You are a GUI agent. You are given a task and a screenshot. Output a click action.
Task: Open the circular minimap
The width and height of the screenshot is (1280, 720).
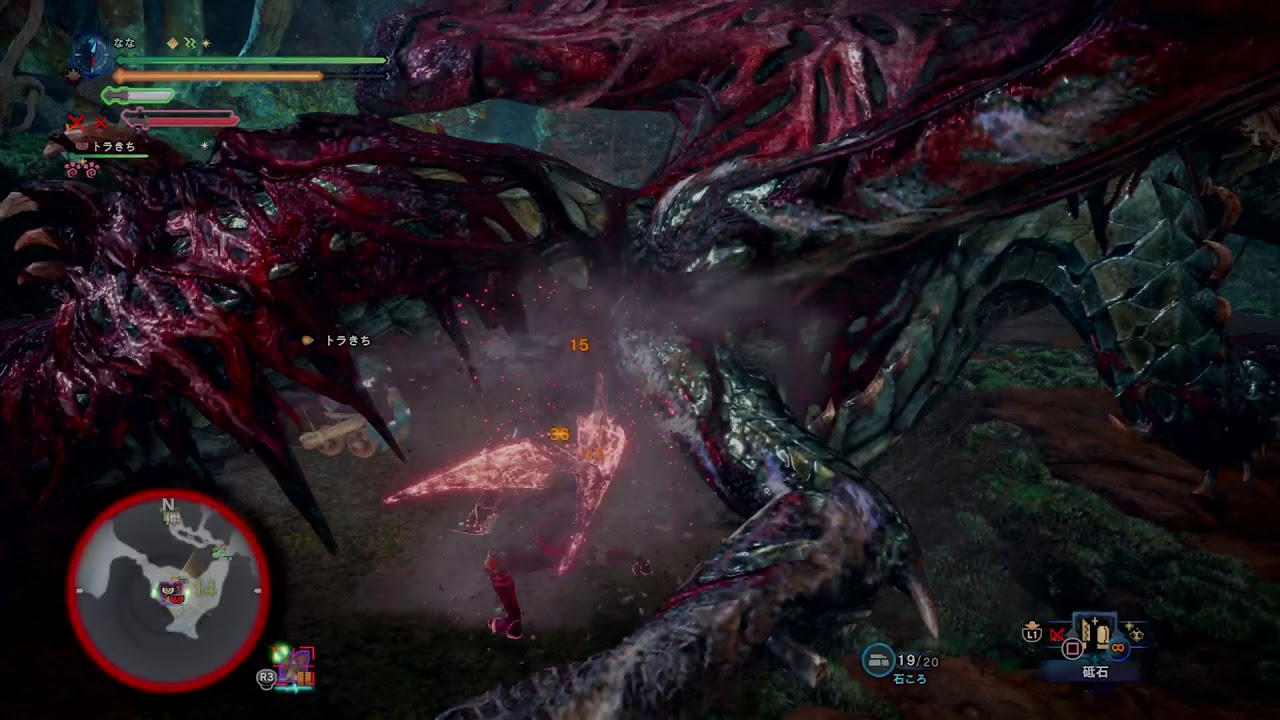point(168,591)
